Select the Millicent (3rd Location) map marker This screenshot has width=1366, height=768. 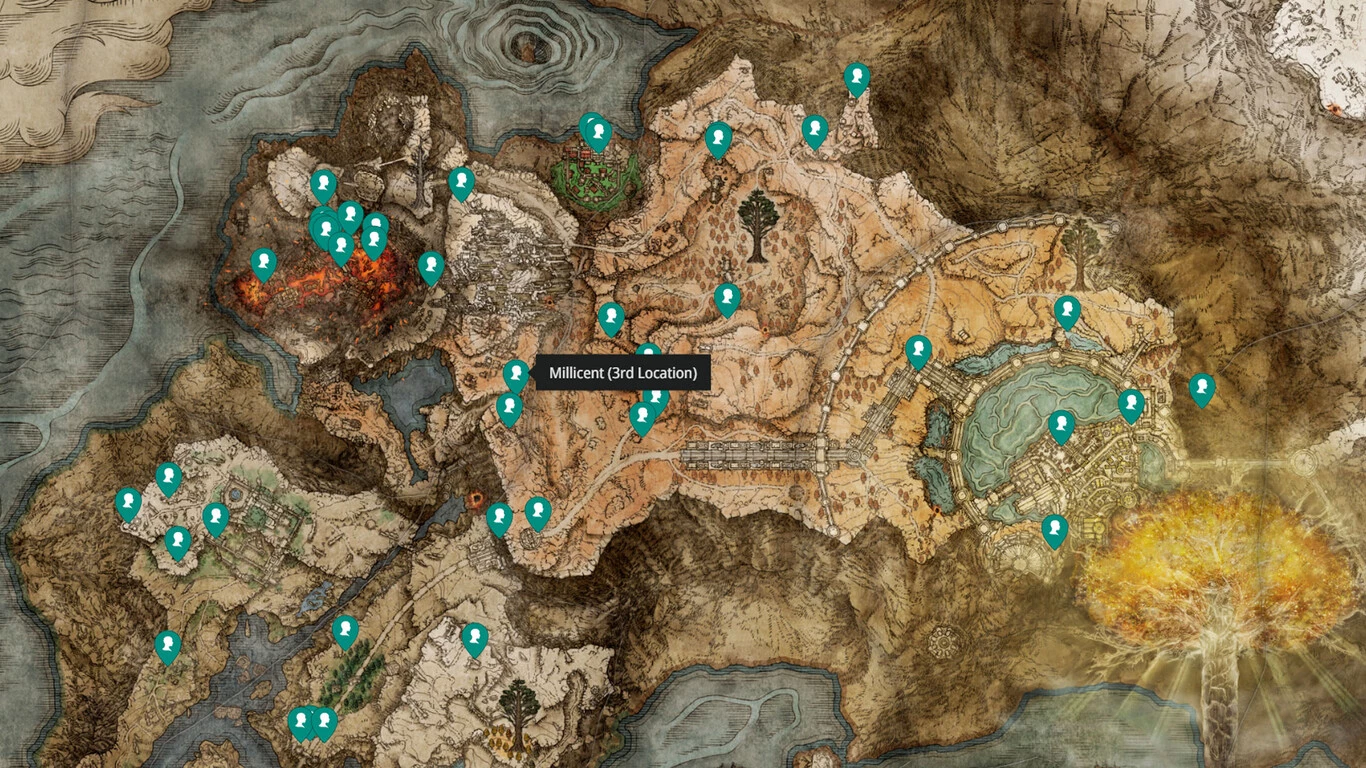coord(516,375)
